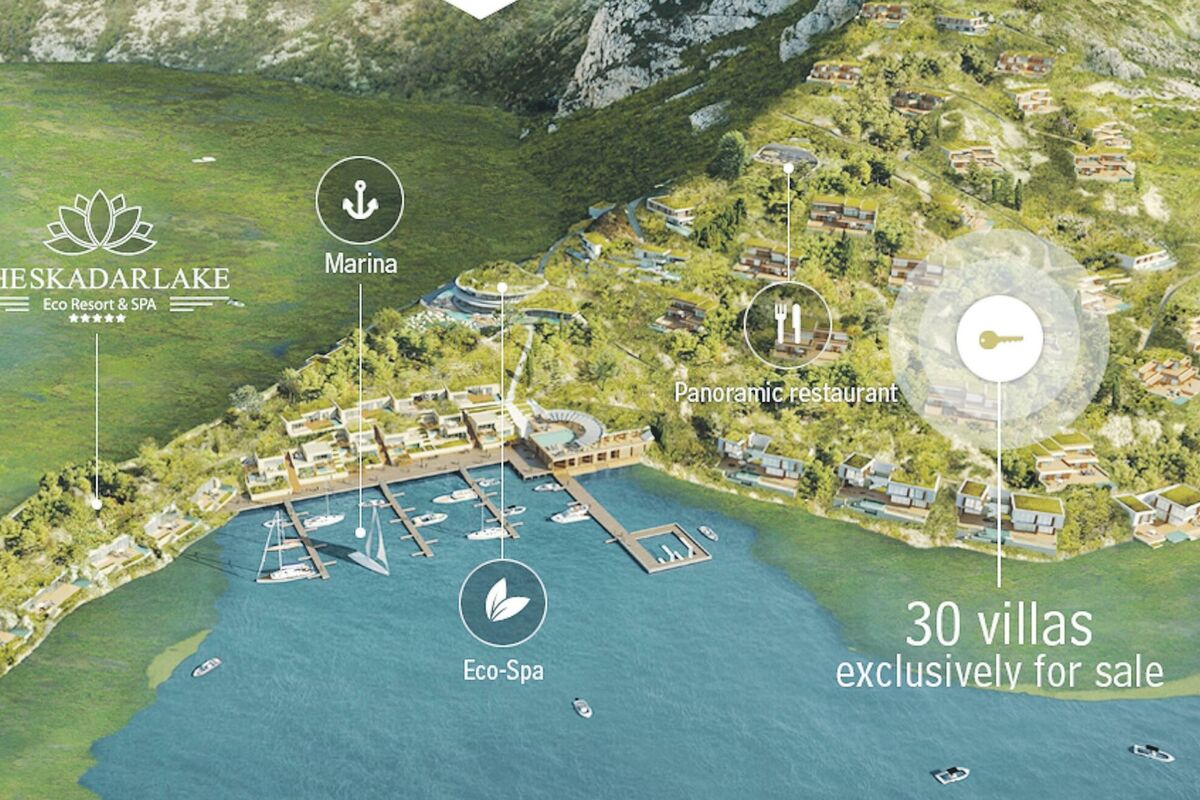Screen dimensions: 1200x800
Task: Click the villas key icon
Action: click(999, 339)
